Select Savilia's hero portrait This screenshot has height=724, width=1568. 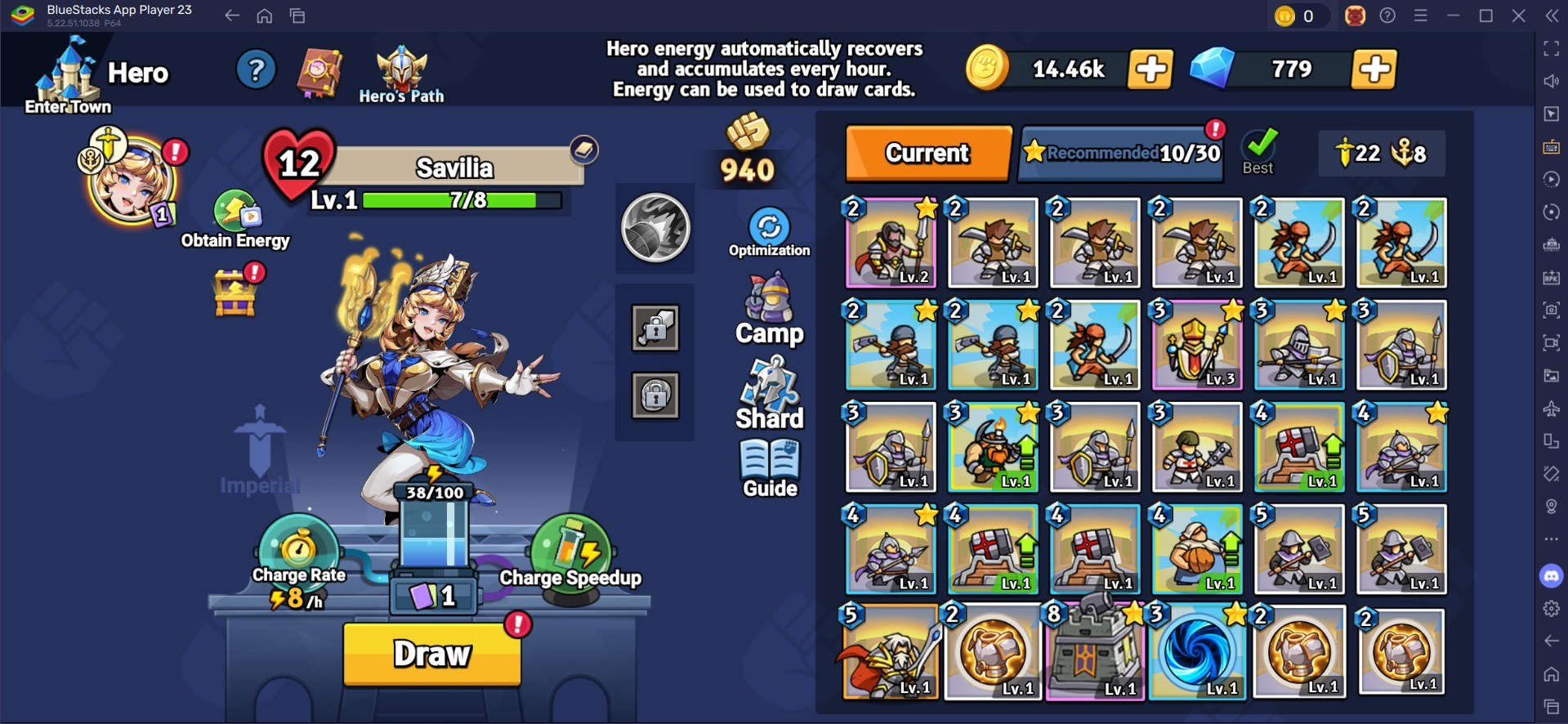click(130, 181)
